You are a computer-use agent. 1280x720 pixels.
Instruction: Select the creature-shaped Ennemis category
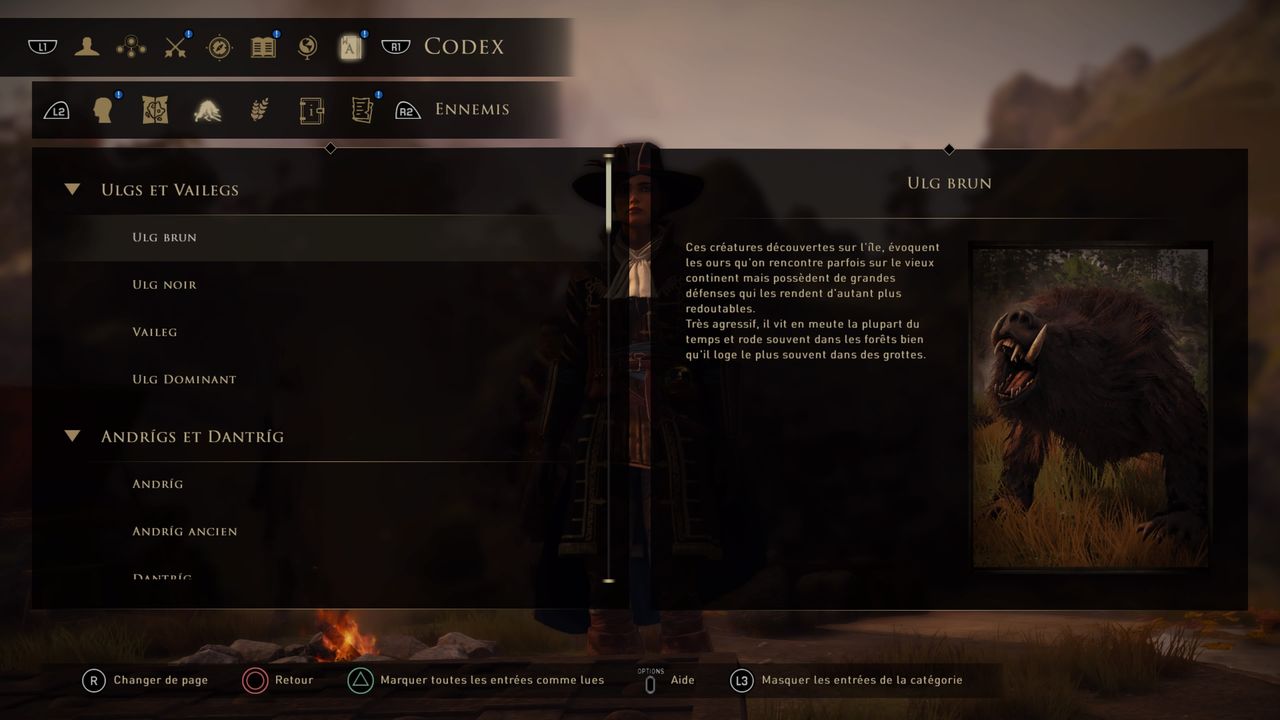[207, 110]
